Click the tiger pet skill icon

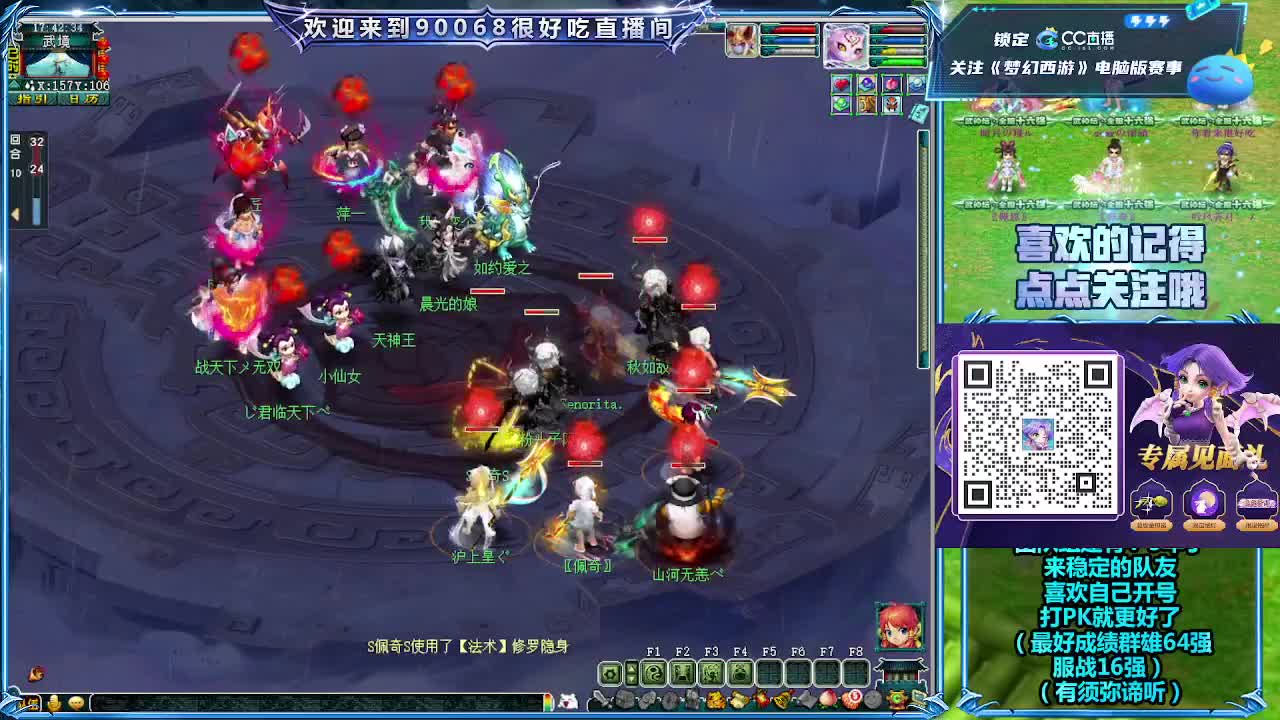pos(867,106)
